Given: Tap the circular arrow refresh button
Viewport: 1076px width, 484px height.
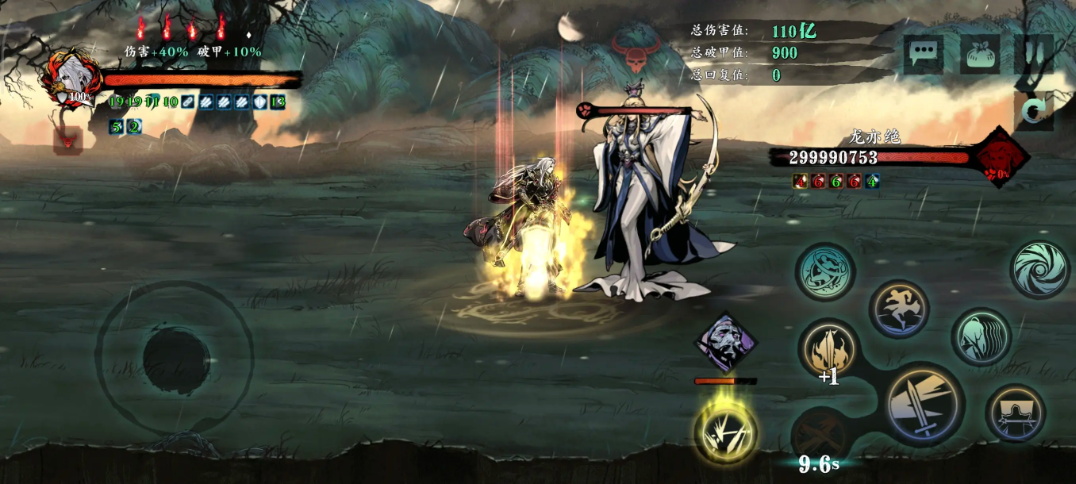Looking at the screenshot, I should pyautogui.click(x=1036, y=111).
